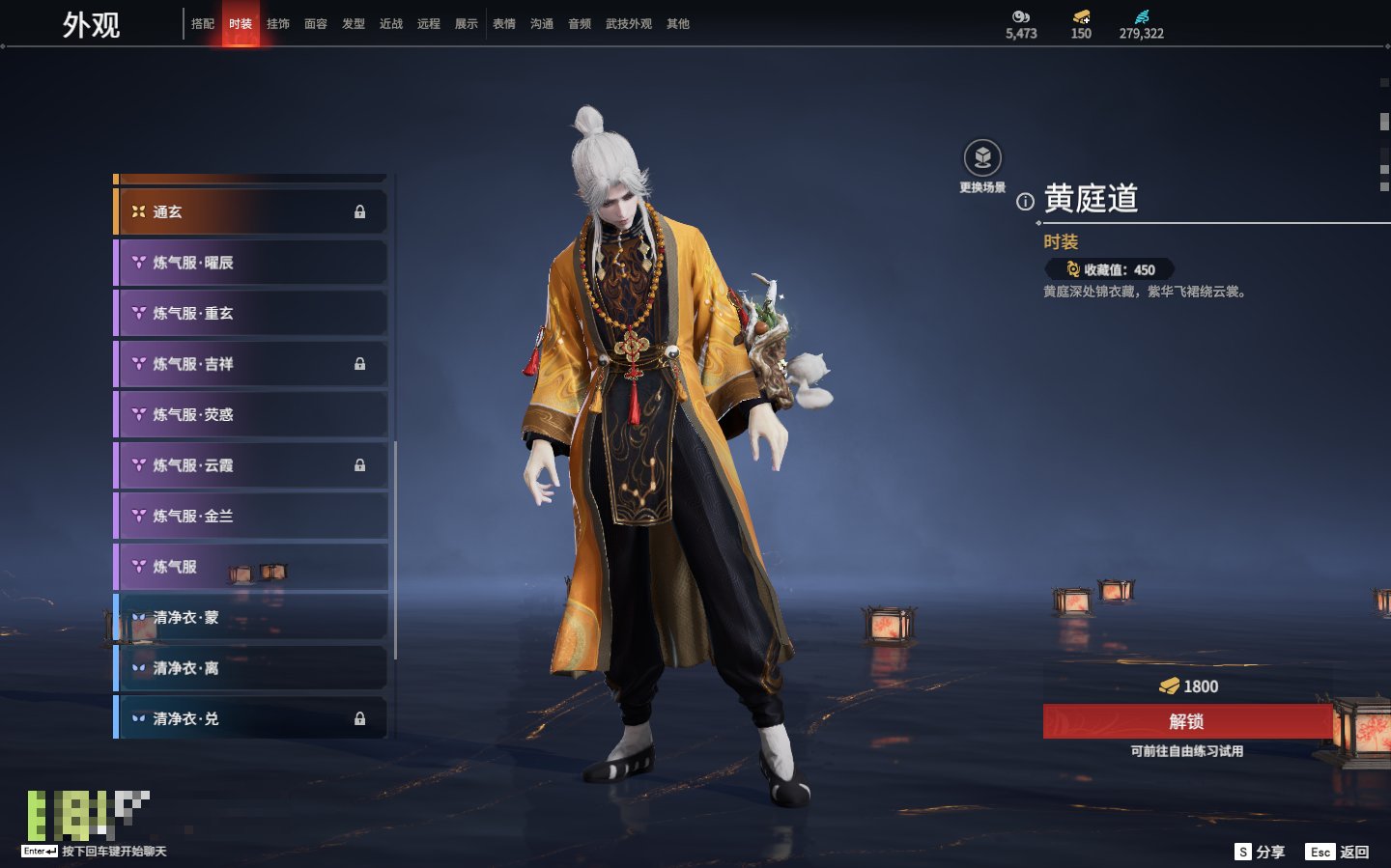Open the info icon beside 黄庭道

[1025, 202]
